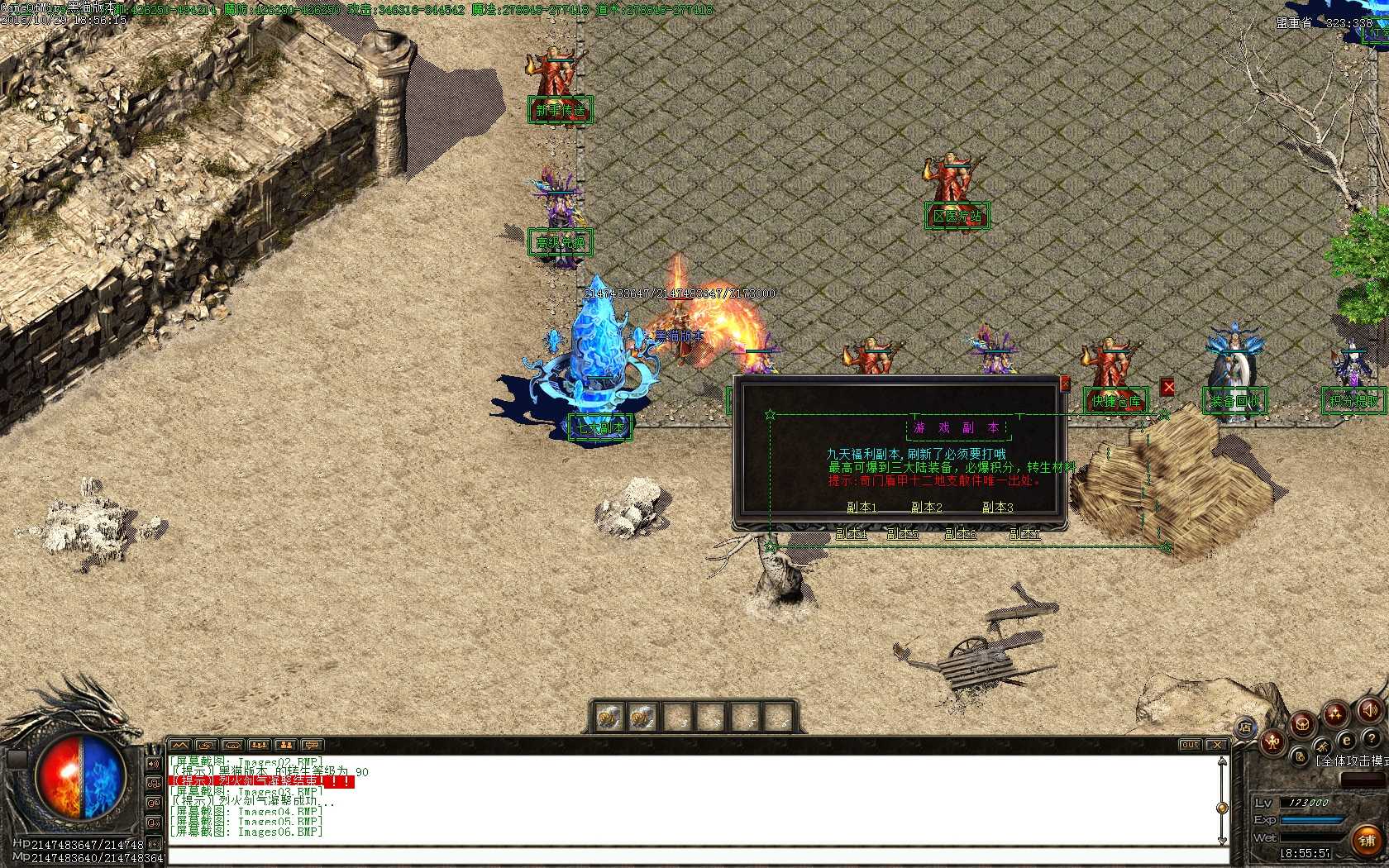The height and width of the screenshot is (868, 1389).
Task: Open the ? help icon at bottom right
Action: (1372, 738)
